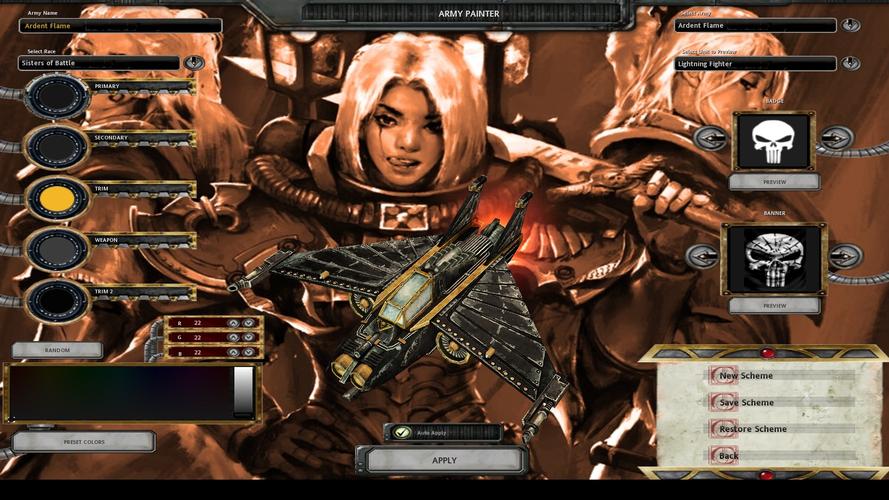This screenshot has width=889, height=500.
Task: Preview the skull badge
Action: coord(774,182)
